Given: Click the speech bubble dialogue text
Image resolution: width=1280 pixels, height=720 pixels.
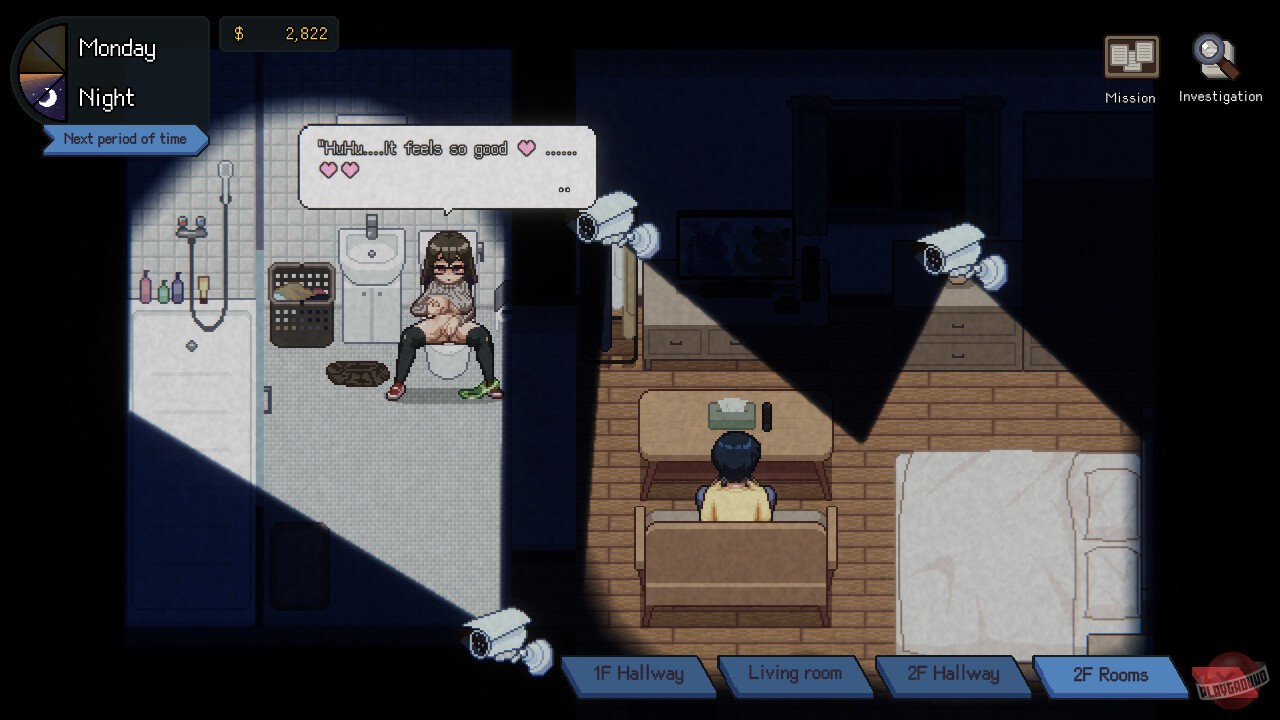Looking at the screenshot, I should click(445, 165).
